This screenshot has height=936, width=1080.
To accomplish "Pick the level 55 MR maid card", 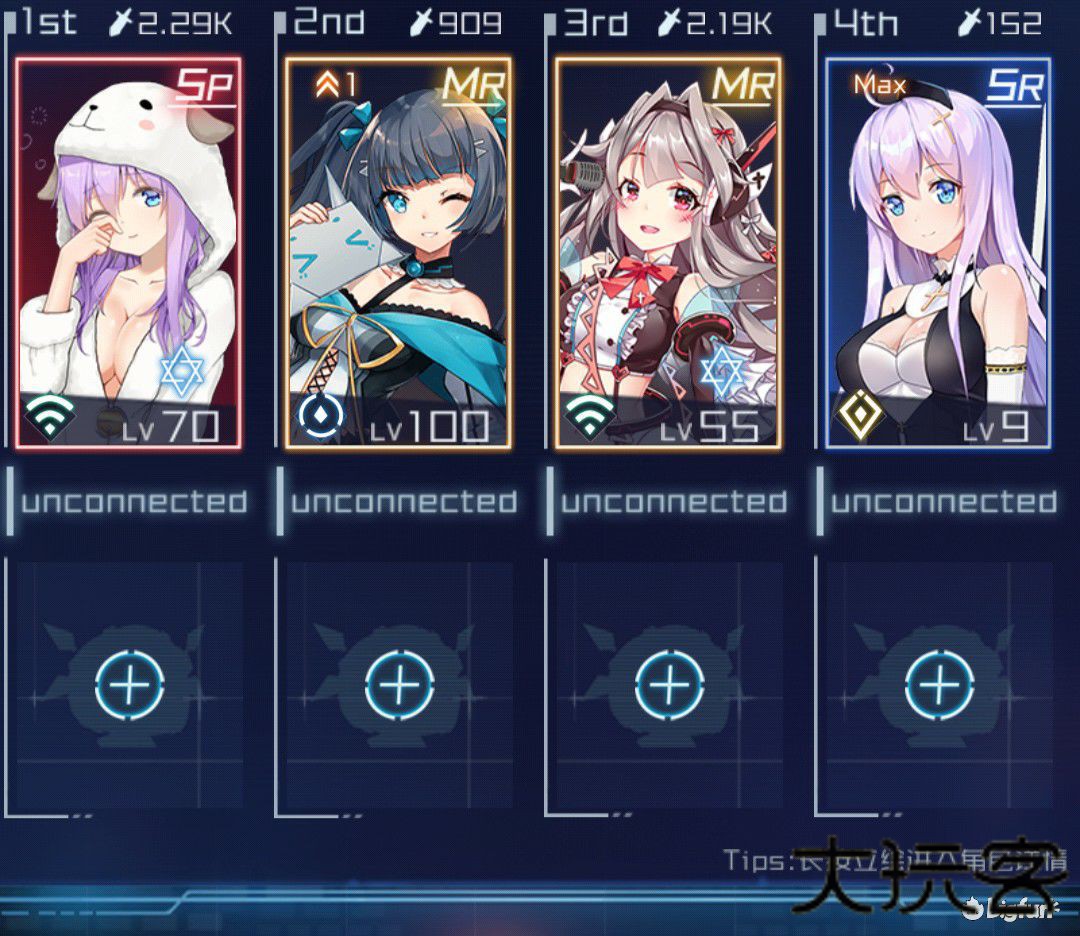I will pos(668,252).
